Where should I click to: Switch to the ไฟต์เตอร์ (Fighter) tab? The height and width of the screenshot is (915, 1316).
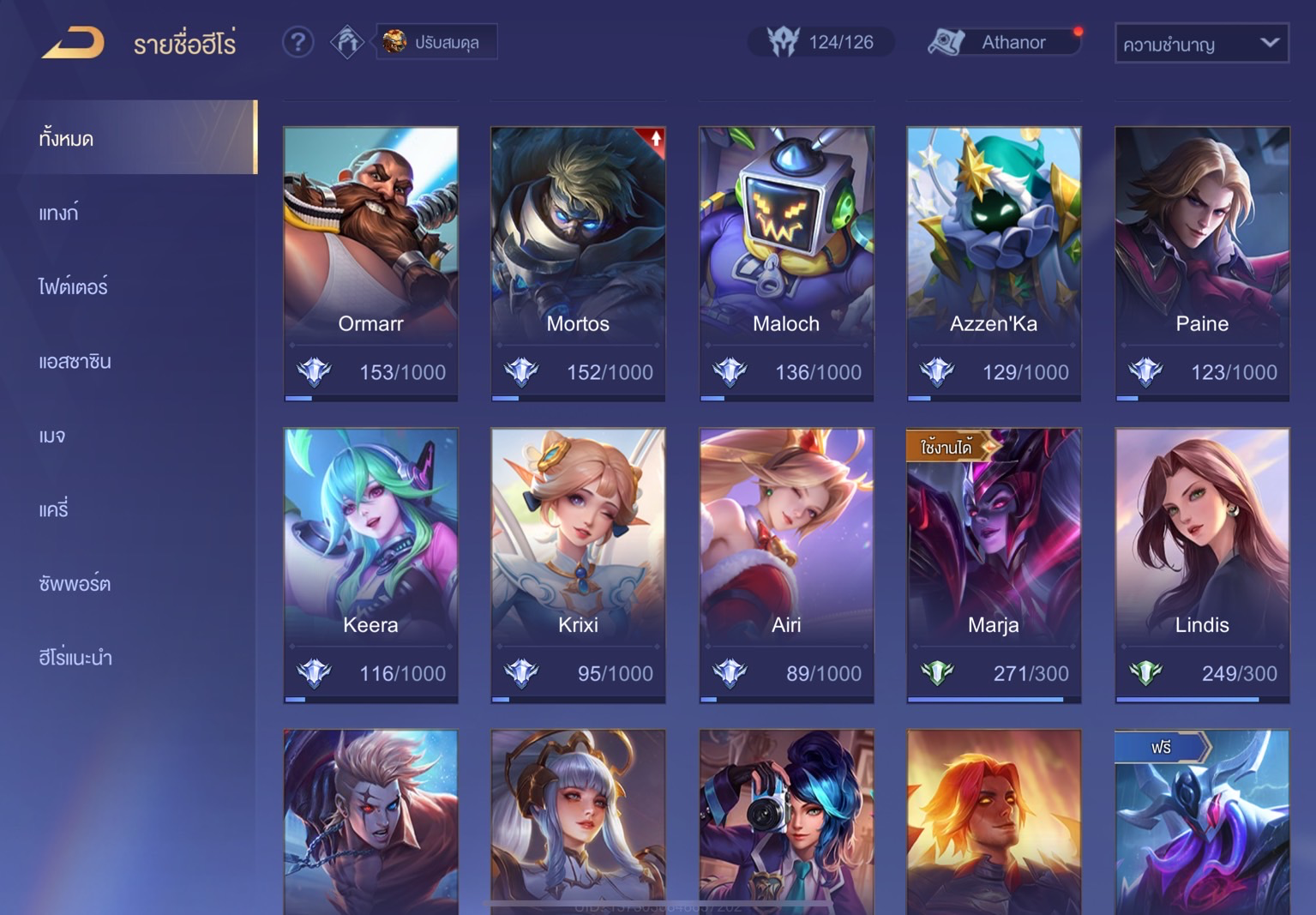click(73, 286)
